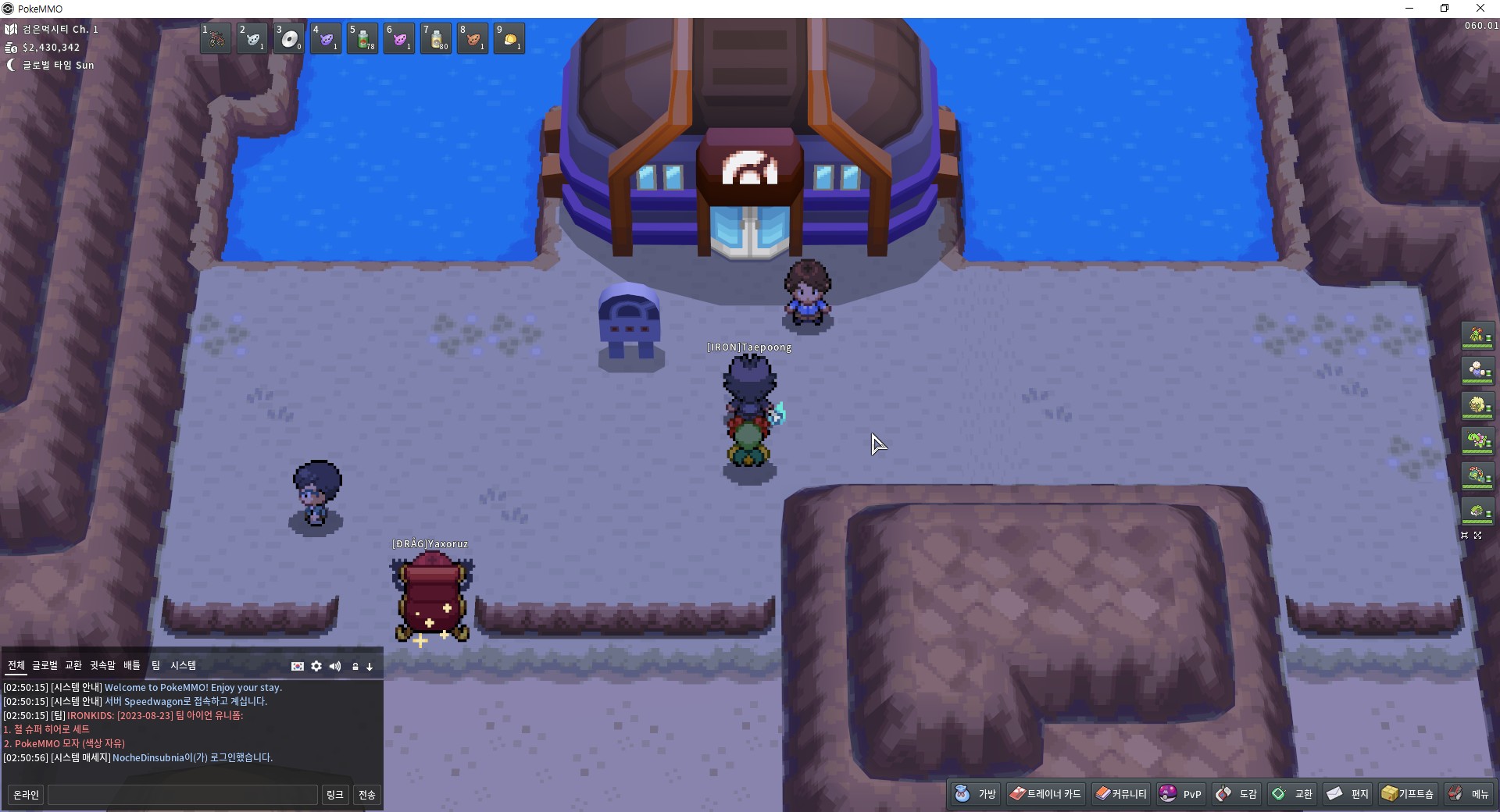This screenshot has height=812, width=1500.
Task: Switch to the 귓속말 whisper chat tab
Action: [x=102, y=665]
